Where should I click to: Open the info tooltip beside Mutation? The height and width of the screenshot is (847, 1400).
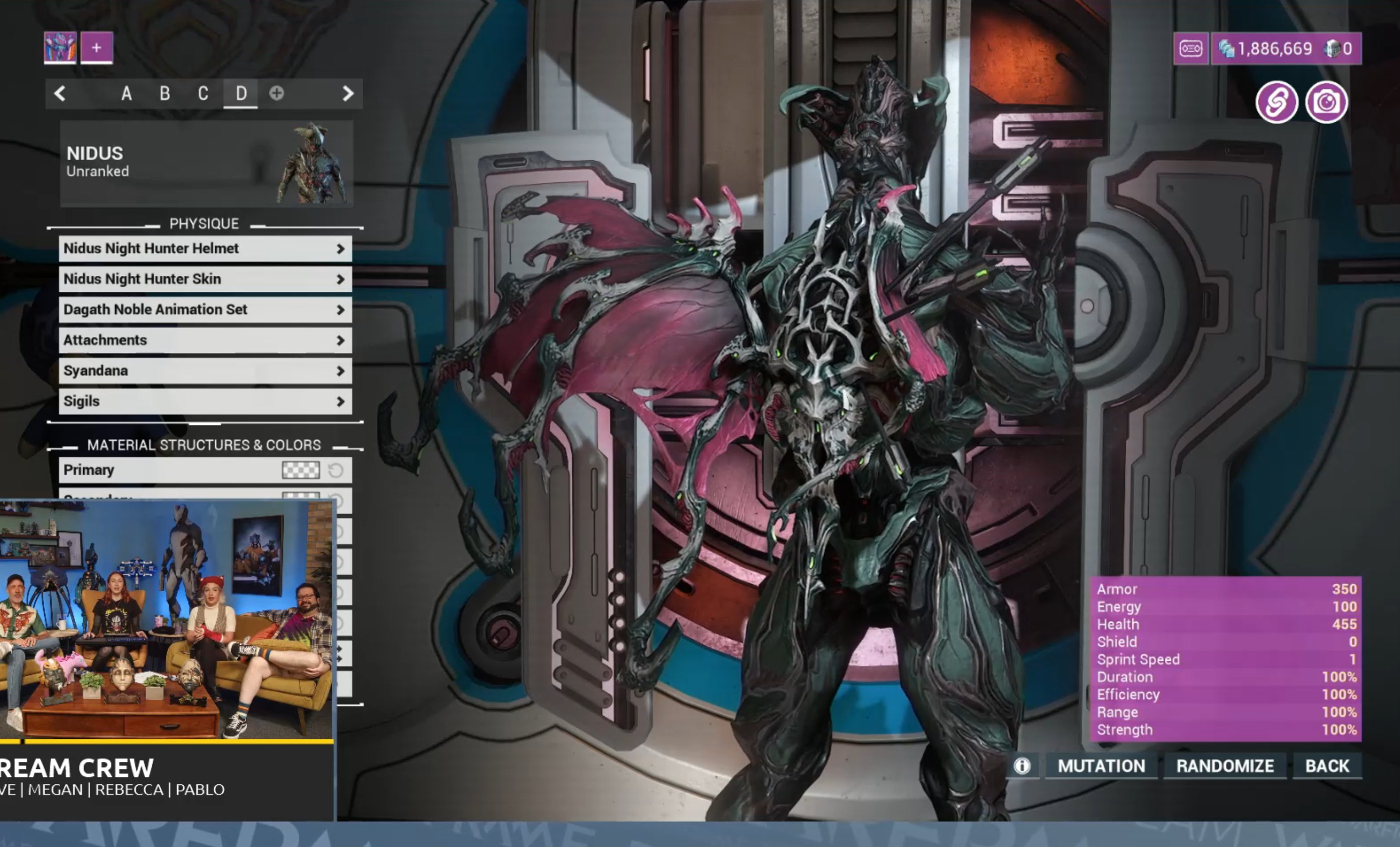pyautogui.click(x=1023, y=766)
